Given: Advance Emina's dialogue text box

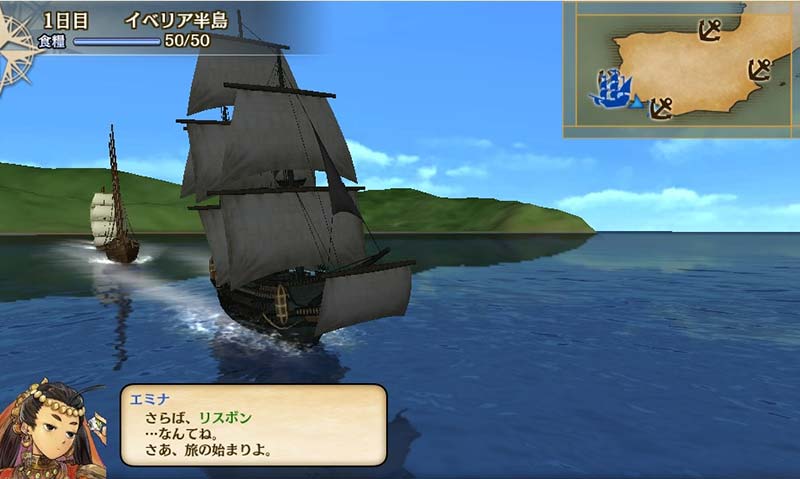Looking at the screenshot, I should [x=253, y=424].
